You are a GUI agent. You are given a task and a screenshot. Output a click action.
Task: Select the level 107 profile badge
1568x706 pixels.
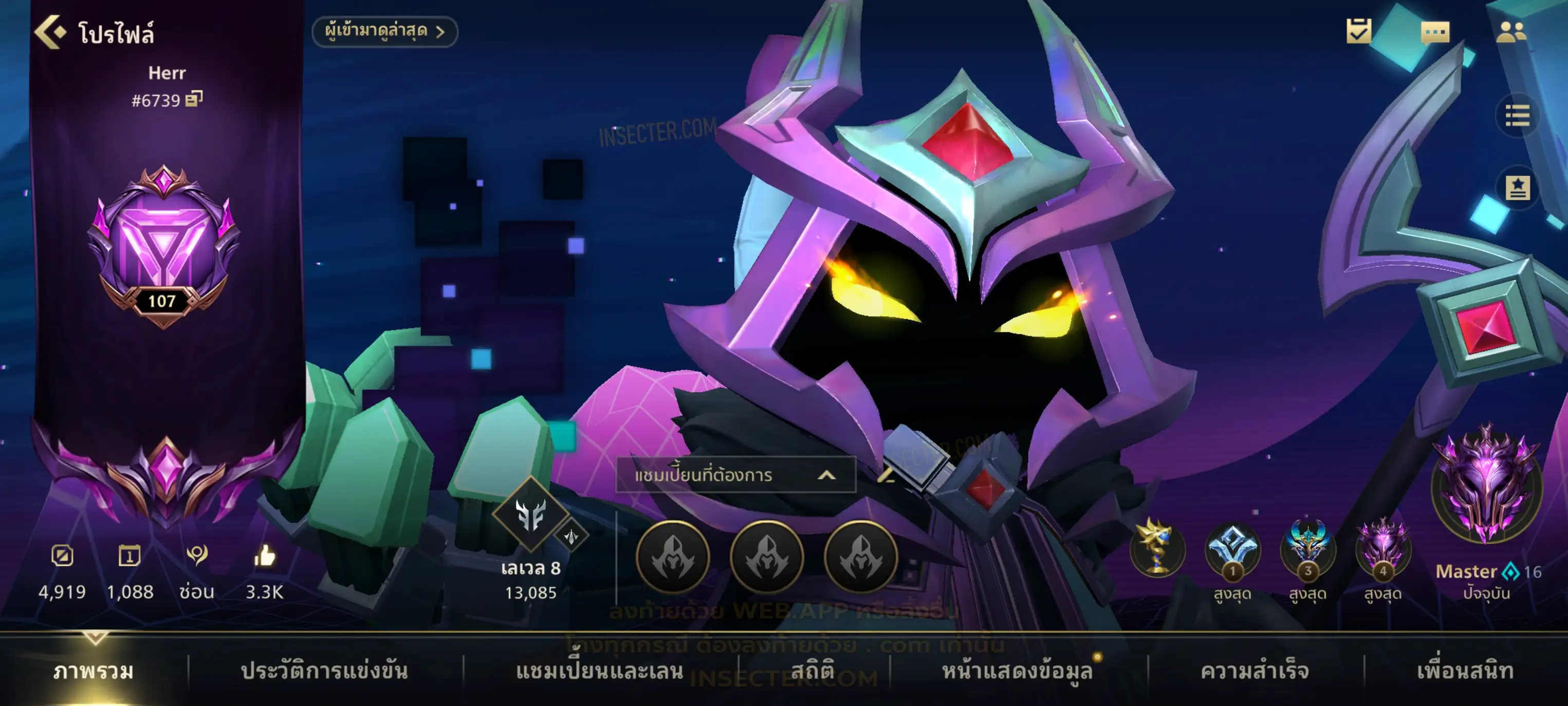tap(163, 245)
